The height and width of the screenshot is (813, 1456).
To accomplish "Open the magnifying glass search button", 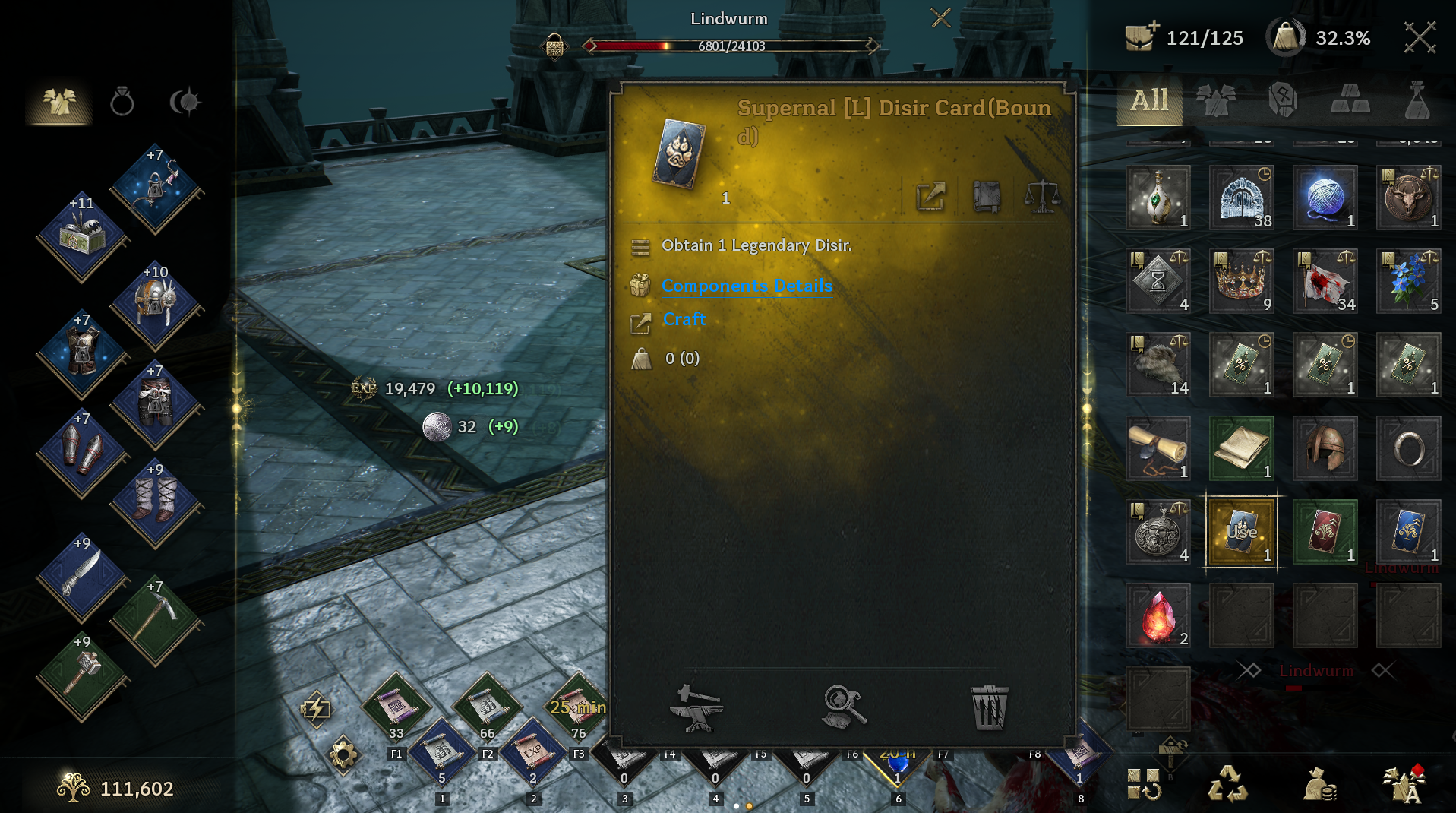I will (x=844, y=707).
